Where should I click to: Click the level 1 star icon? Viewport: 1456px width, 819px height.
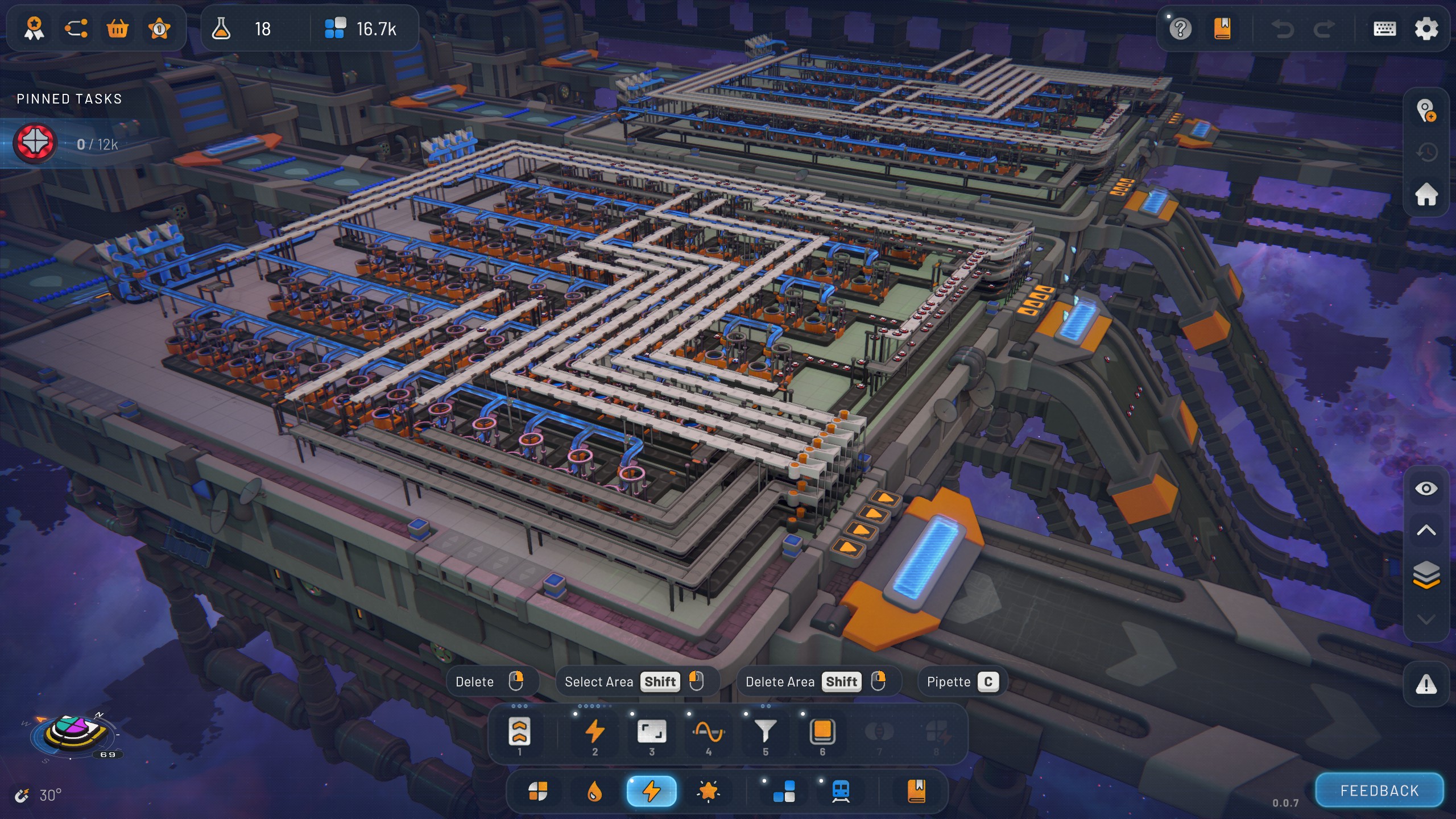point(160,28)
